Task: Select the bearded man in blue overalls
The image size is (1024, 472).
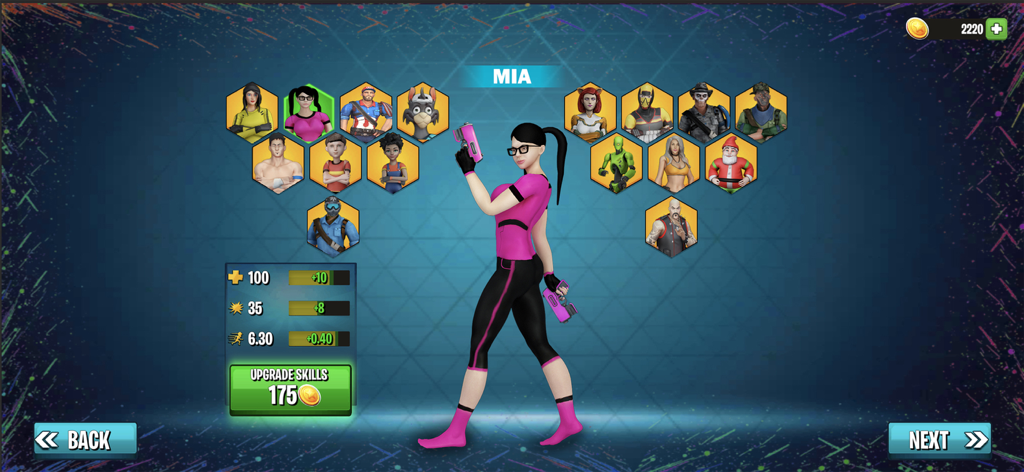Action: [366, 112]
